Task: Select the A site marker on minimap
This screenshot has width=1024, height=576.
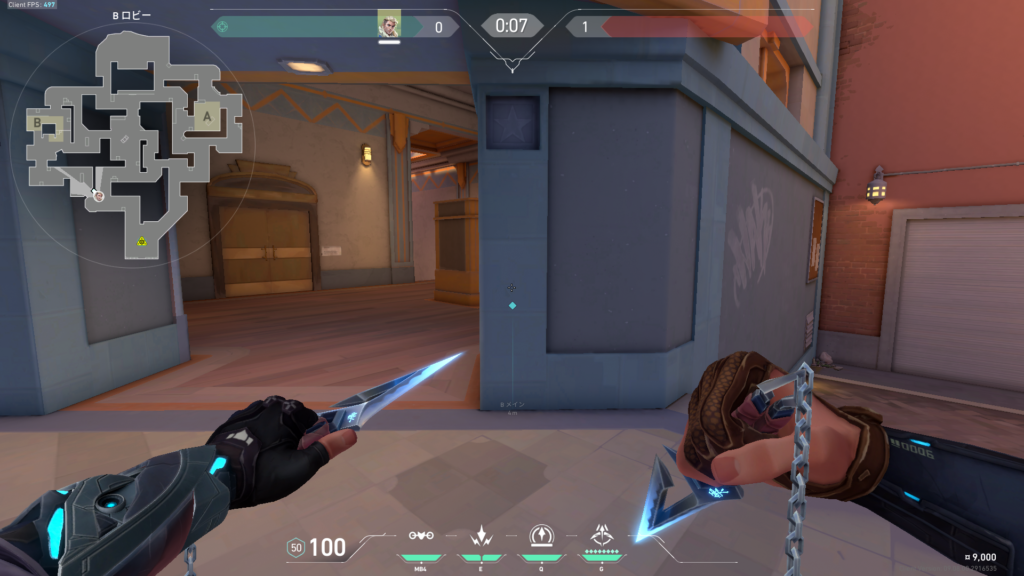Action: (x=207, y=116)
